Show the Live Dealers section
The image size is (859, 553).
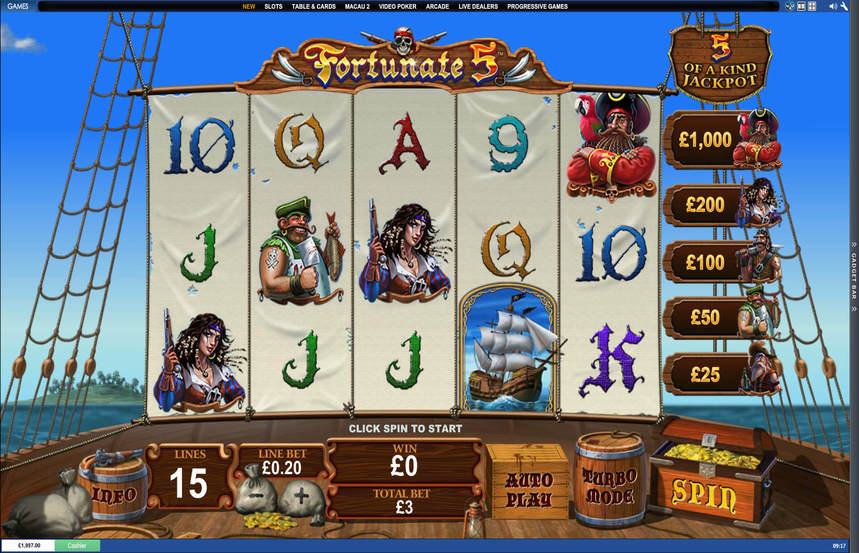(478, 6)
